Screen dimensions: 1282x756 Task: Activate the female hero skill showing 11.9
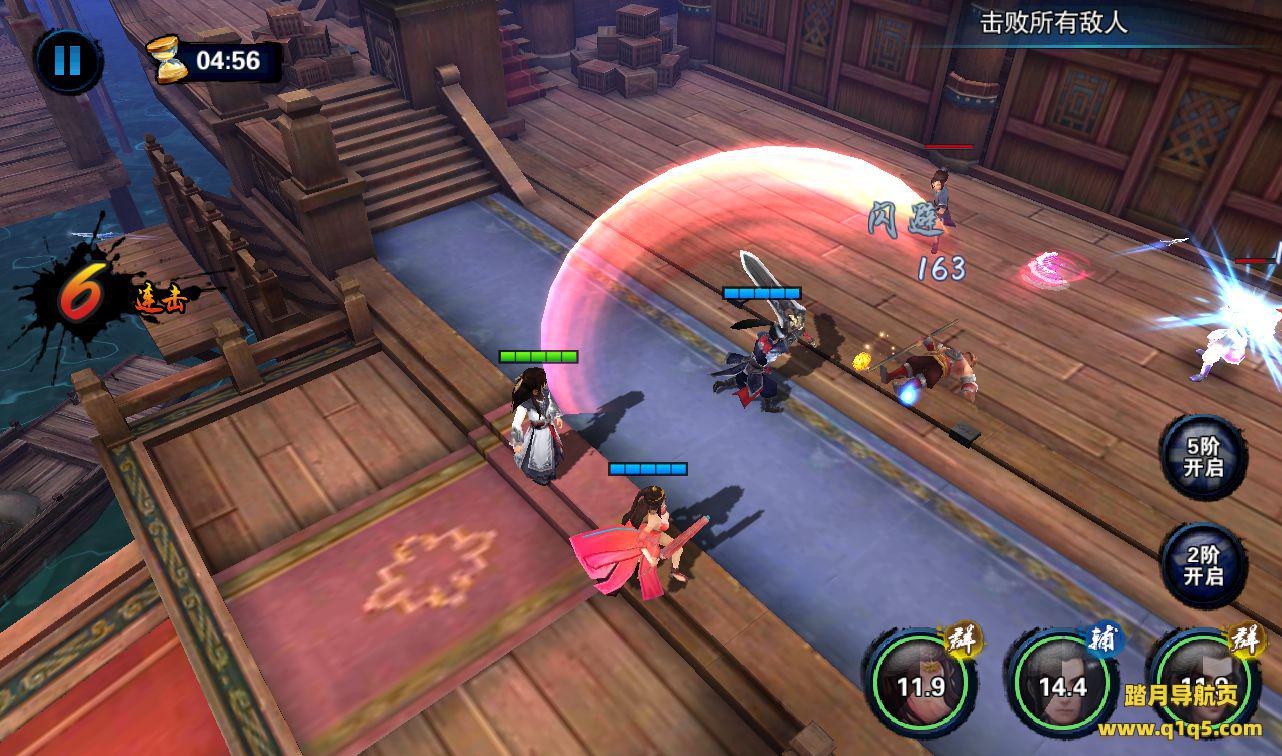pos(920,684)
